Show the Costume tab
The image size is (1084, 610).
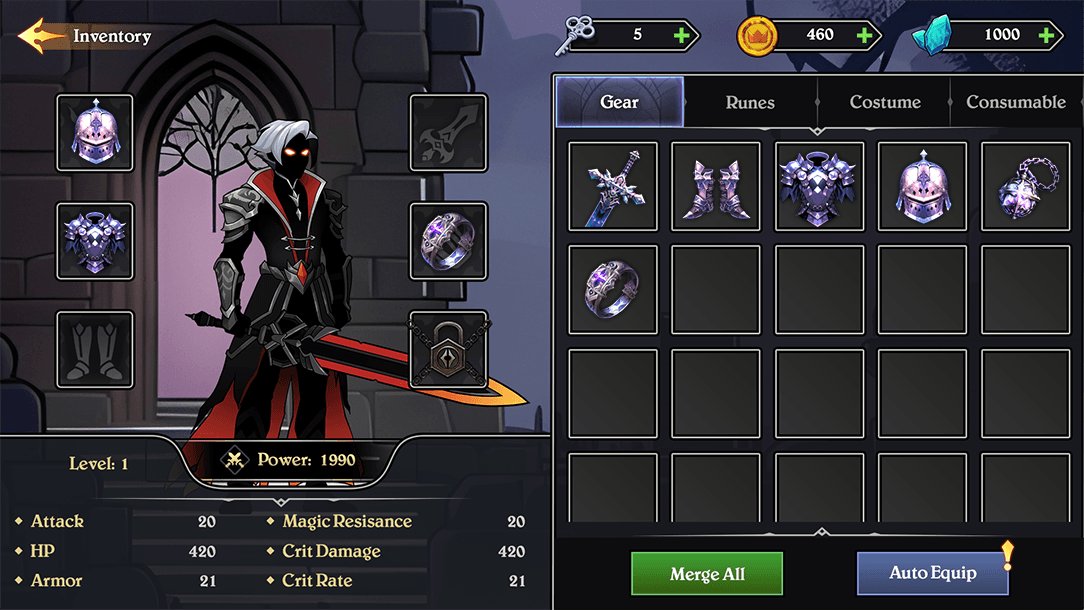click(884, 102)
